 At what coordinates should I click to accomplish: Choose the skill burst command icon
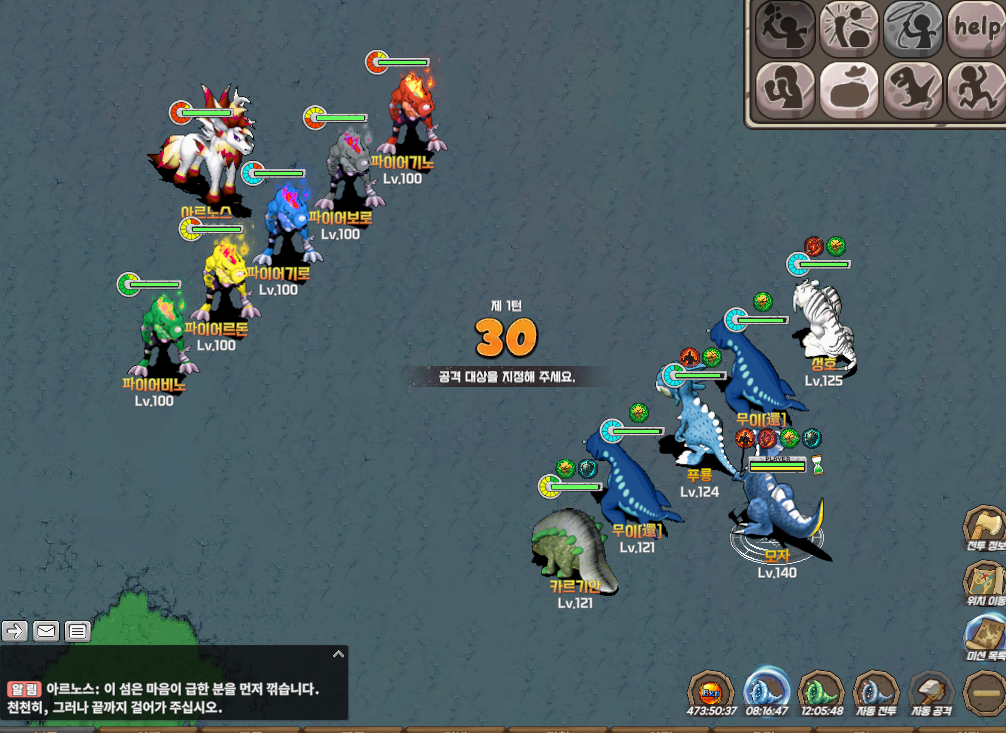pyautogui.click(x=849, y=29)
